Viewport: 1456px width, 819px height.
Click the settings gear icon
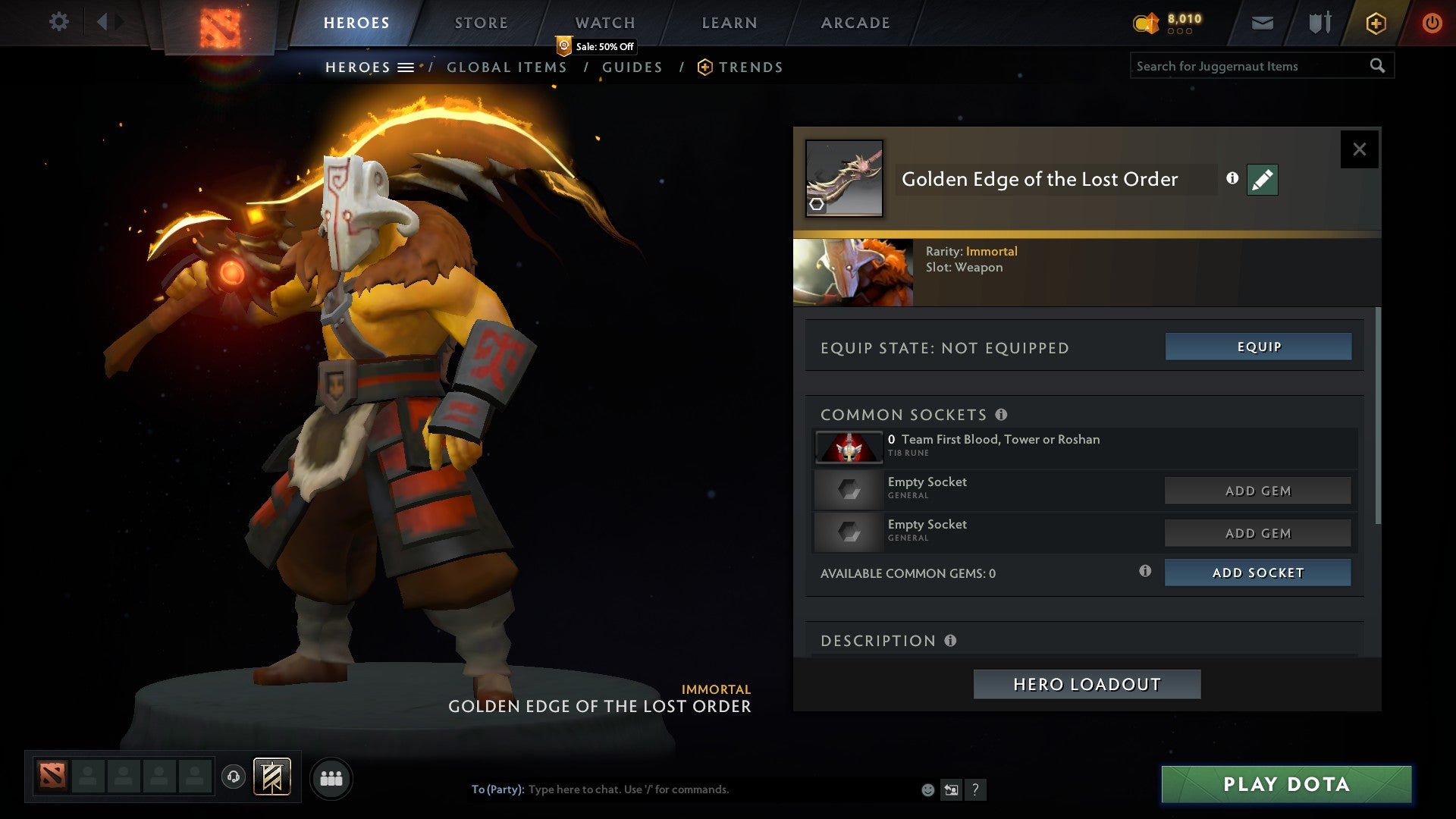click(x=59, y=23)
